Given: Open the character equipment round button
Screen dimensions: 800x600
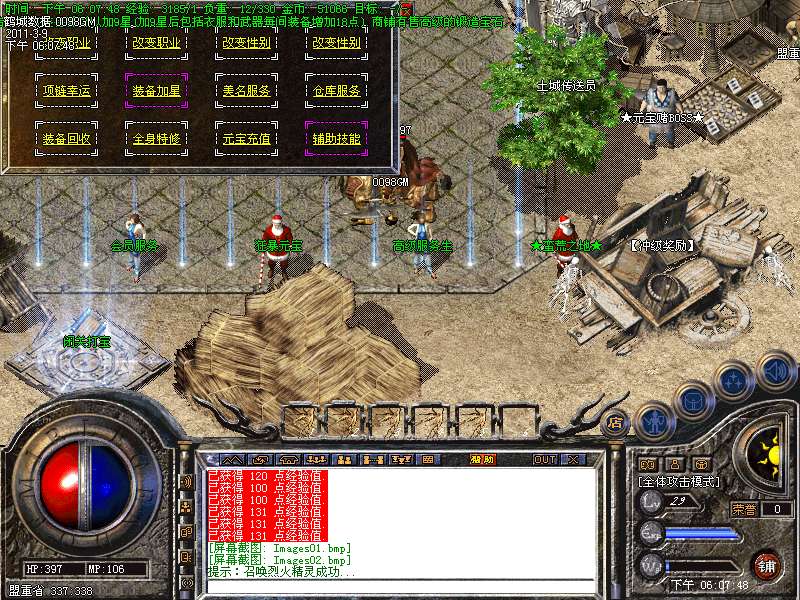Looking at the screenshot, I should tap(655, 420).
